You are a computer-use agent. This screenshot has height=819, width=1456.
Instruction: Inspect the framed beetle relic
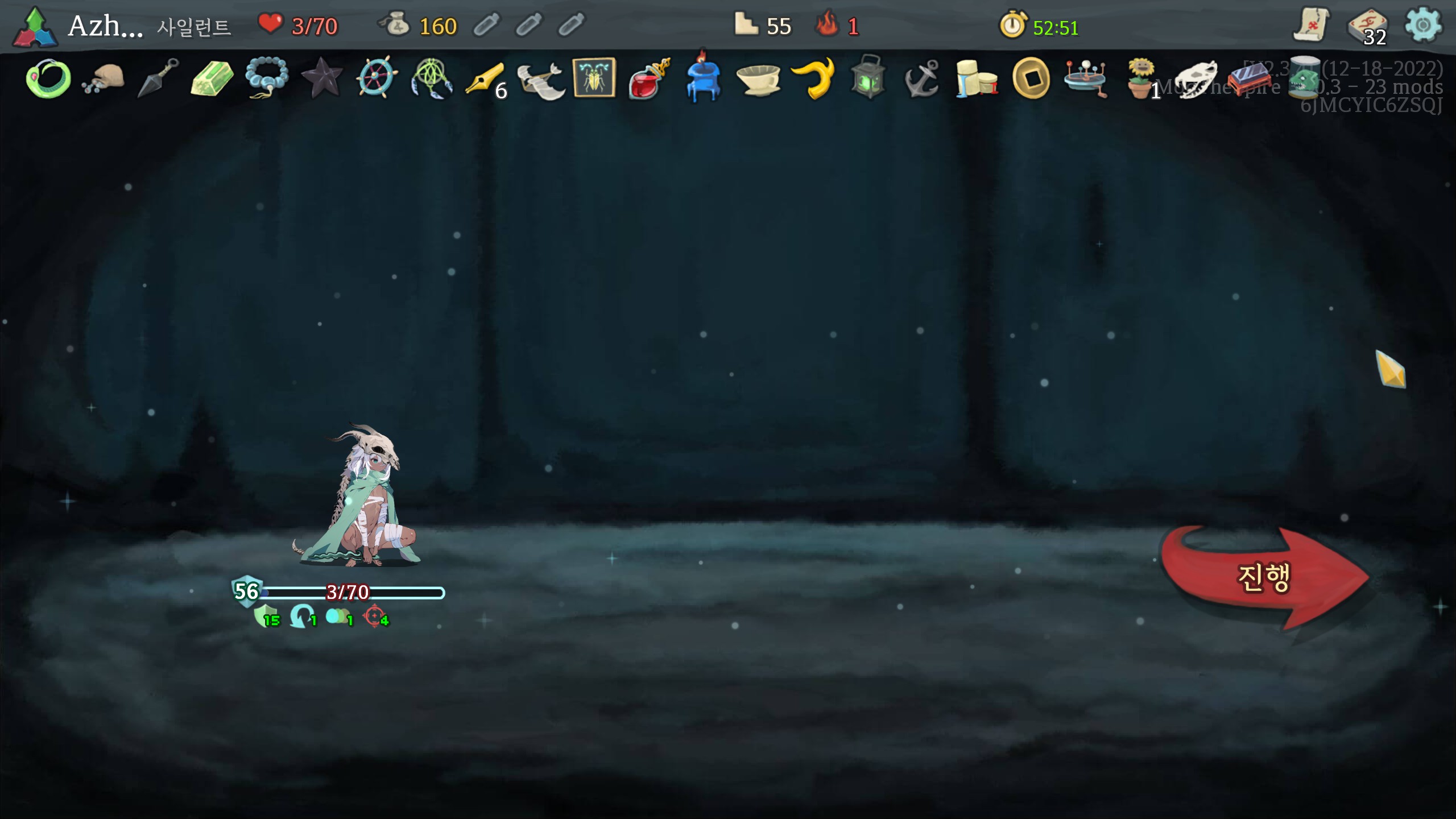[594, 77]
